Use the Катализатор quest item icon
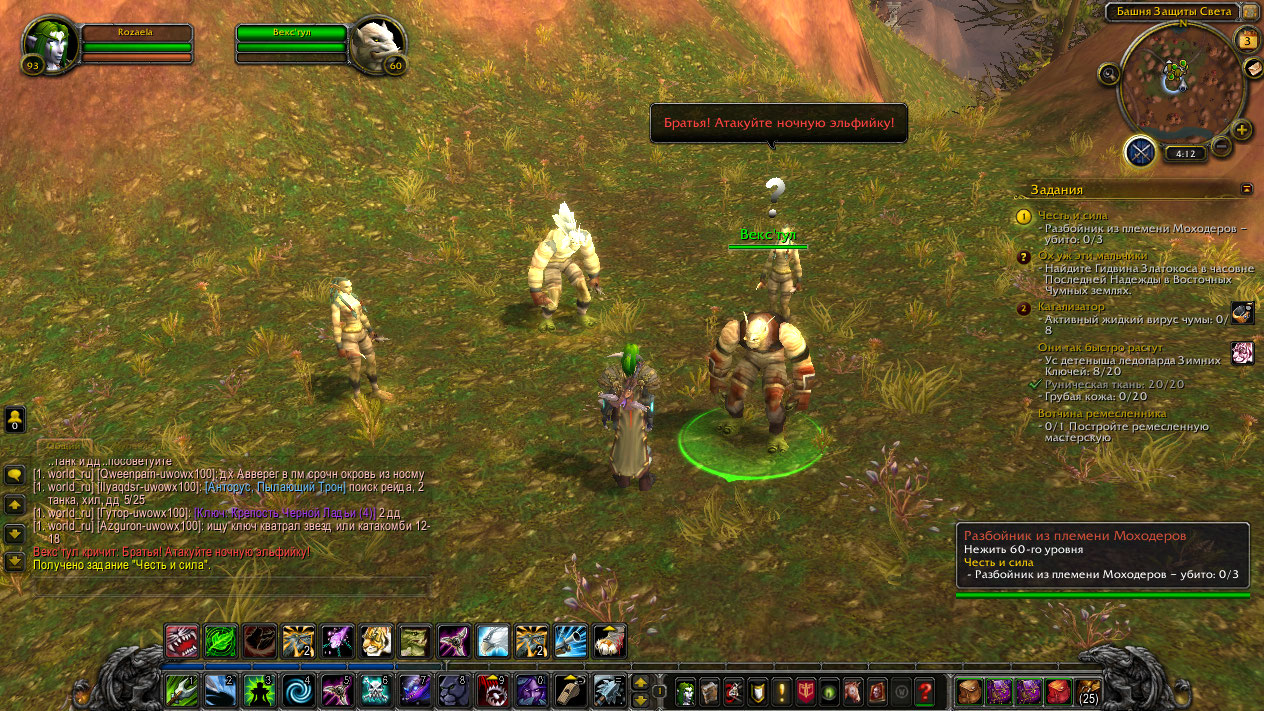The image size is (1264, 711). 1242,312
